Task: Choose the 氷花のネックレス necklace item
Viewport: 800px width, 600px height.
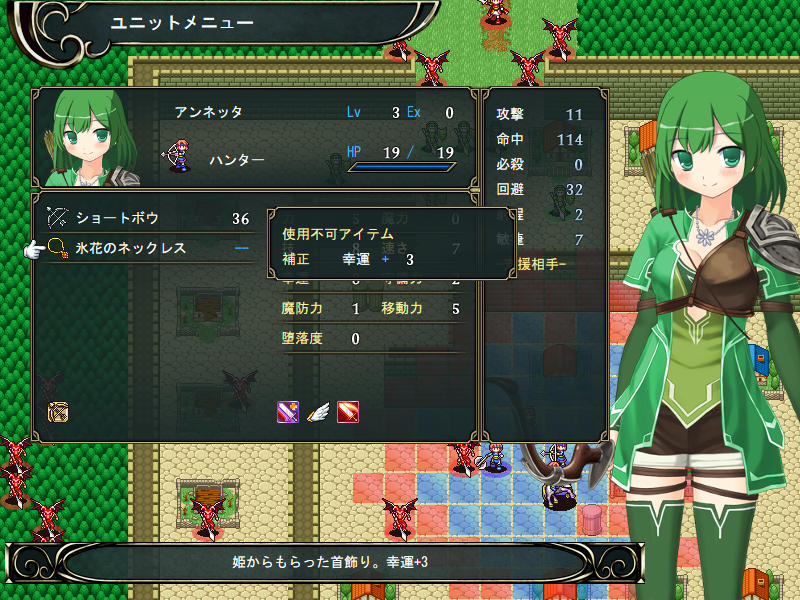Action: click(x=130, y=248)
